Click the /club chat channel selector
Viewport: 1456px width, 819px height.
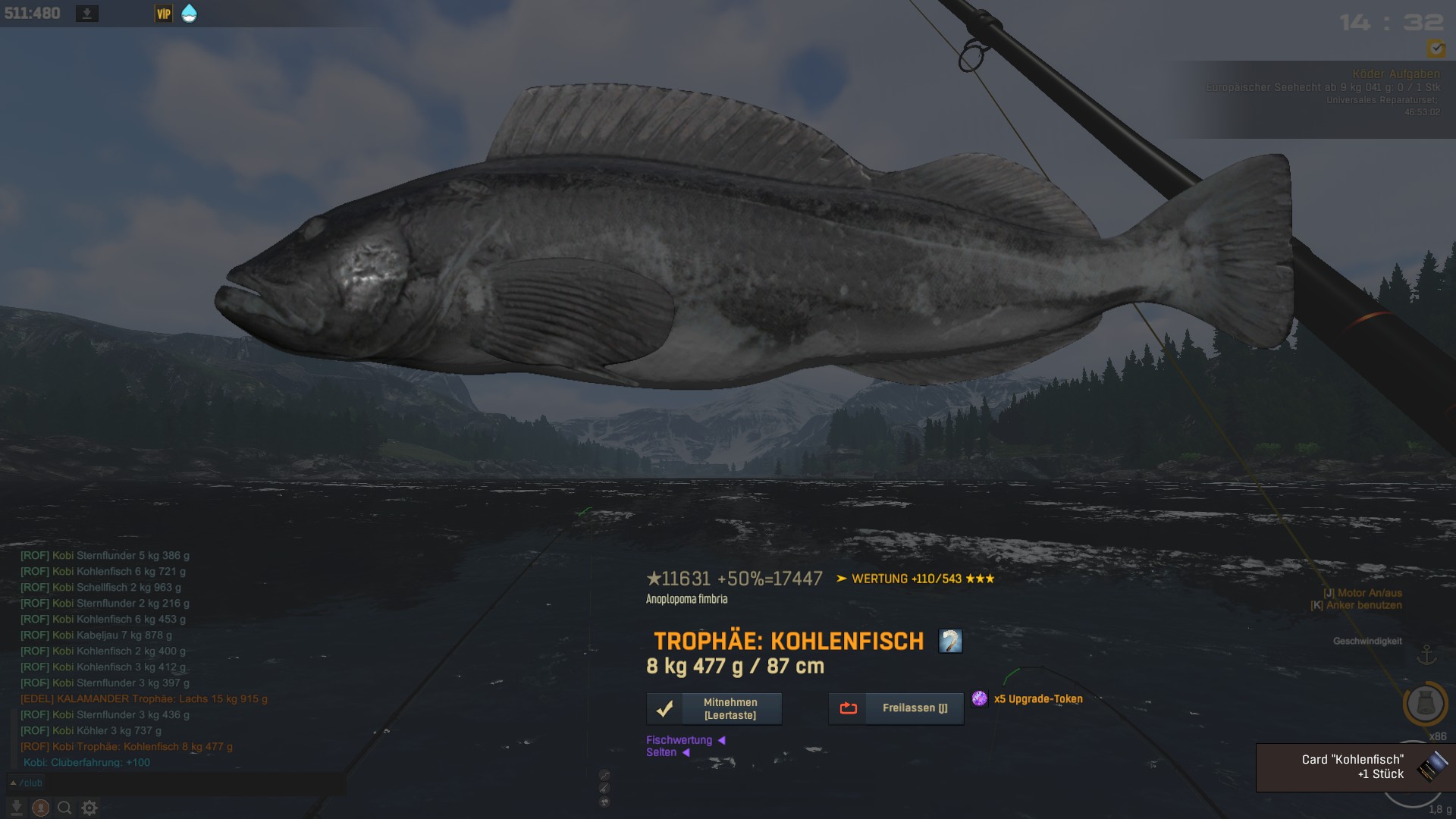click(27, 783)
